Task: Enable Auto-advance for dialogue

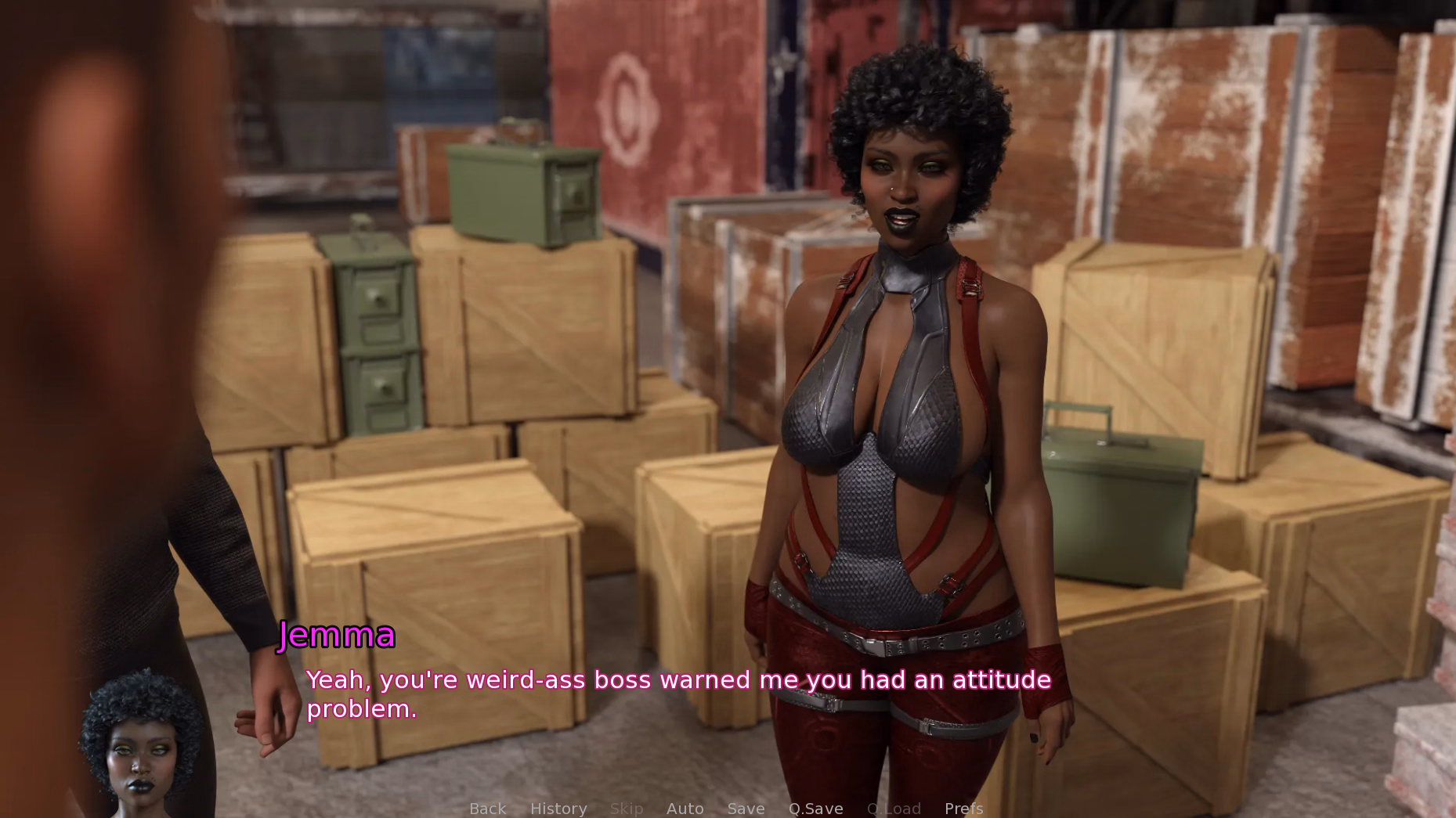Action: click(685, 809)
